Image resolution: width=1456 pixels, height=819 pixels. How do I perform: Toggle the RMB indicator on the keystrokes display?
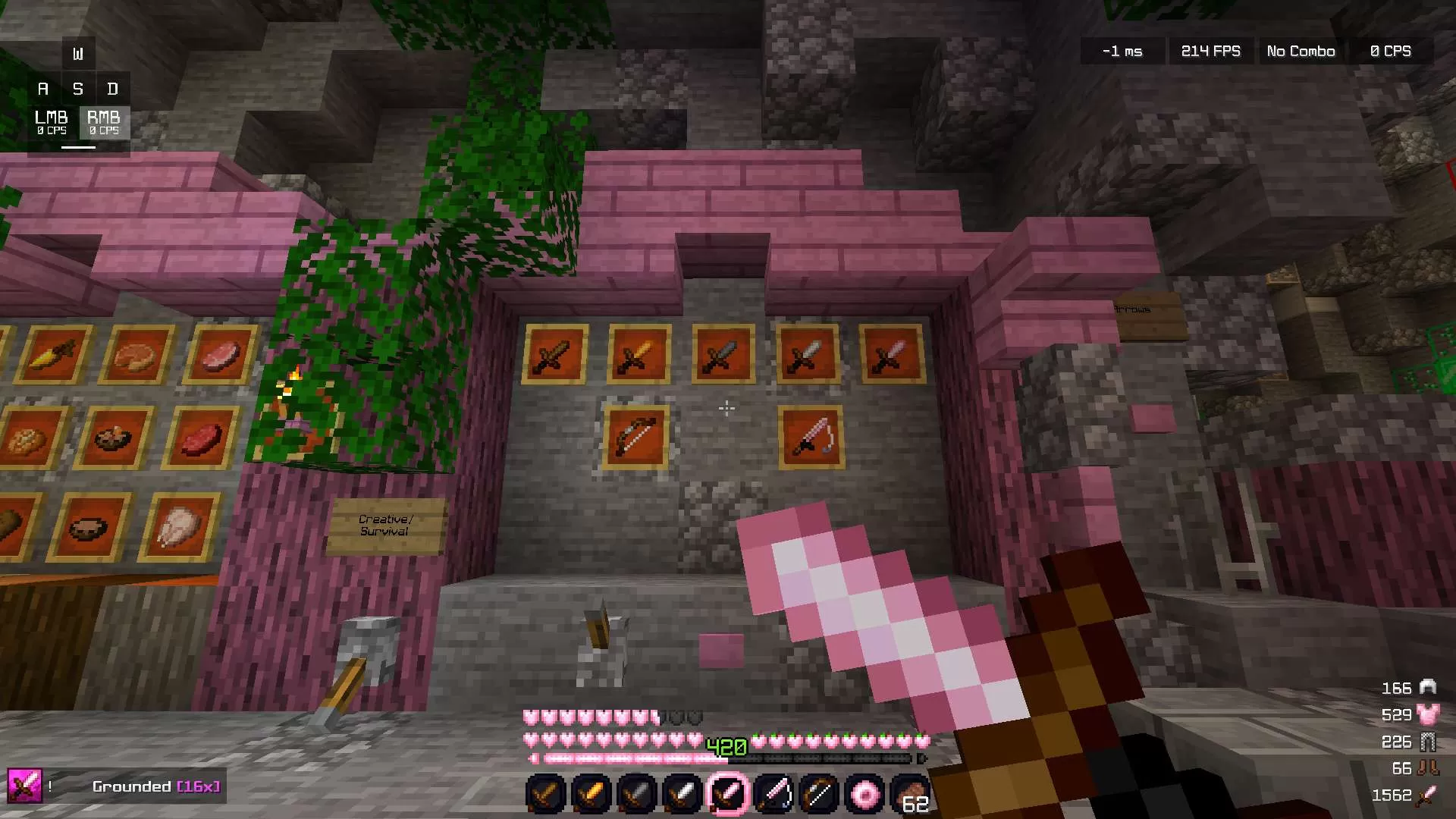click(105, 122)
